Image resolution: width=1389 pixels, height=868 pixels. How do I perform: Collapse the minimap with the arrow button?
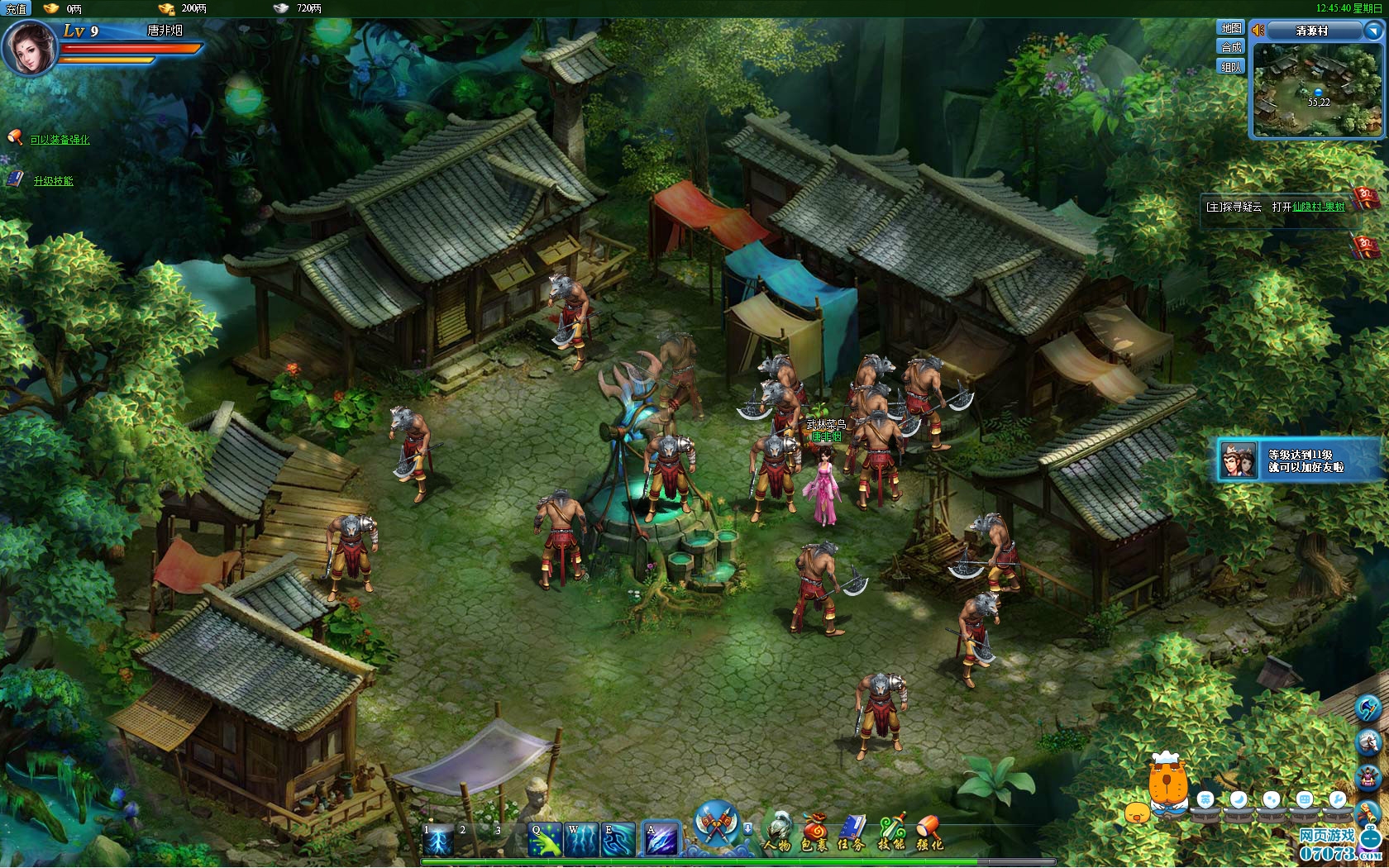point(1372,31)
